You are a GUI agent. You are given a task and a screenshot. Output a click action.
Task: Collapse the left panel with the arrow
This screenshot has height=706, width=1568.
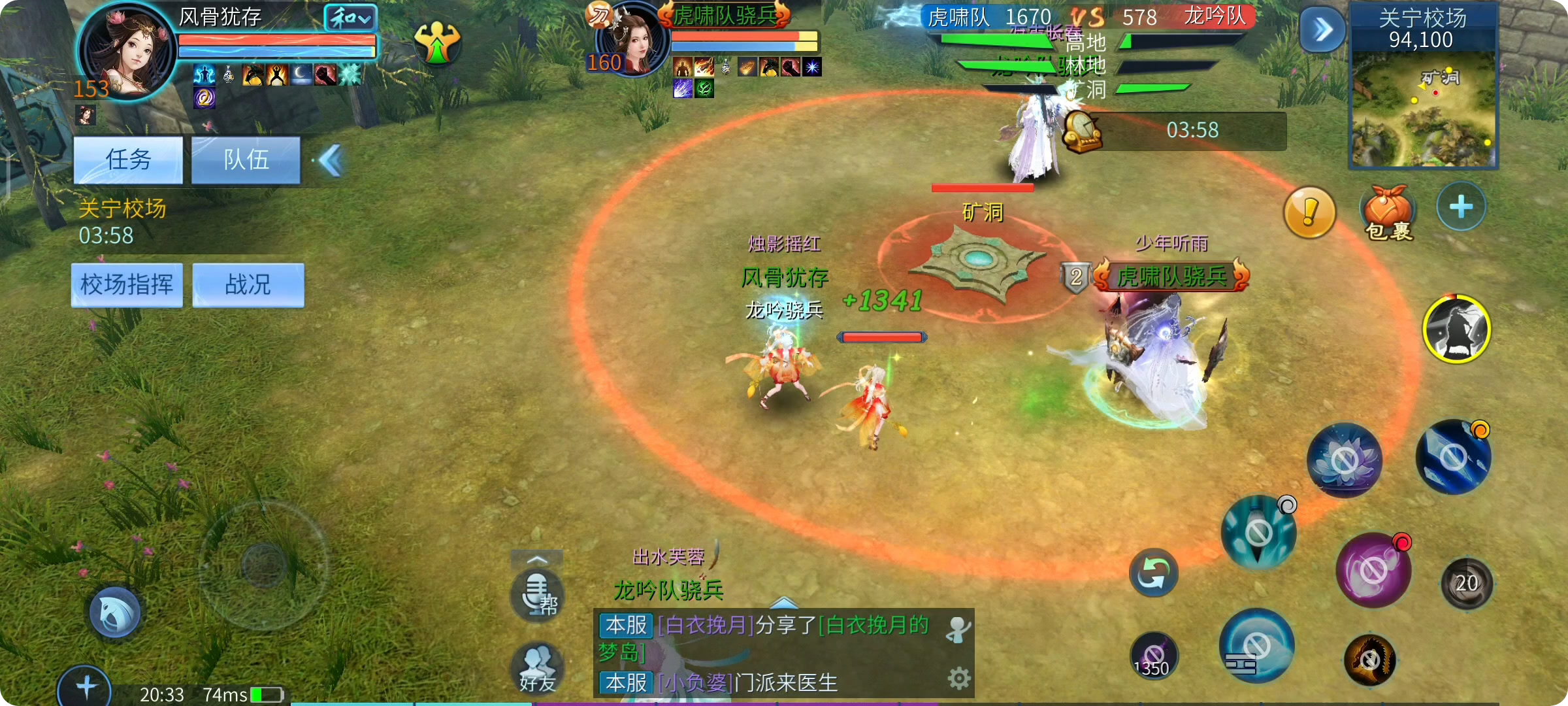coord(331,161)
